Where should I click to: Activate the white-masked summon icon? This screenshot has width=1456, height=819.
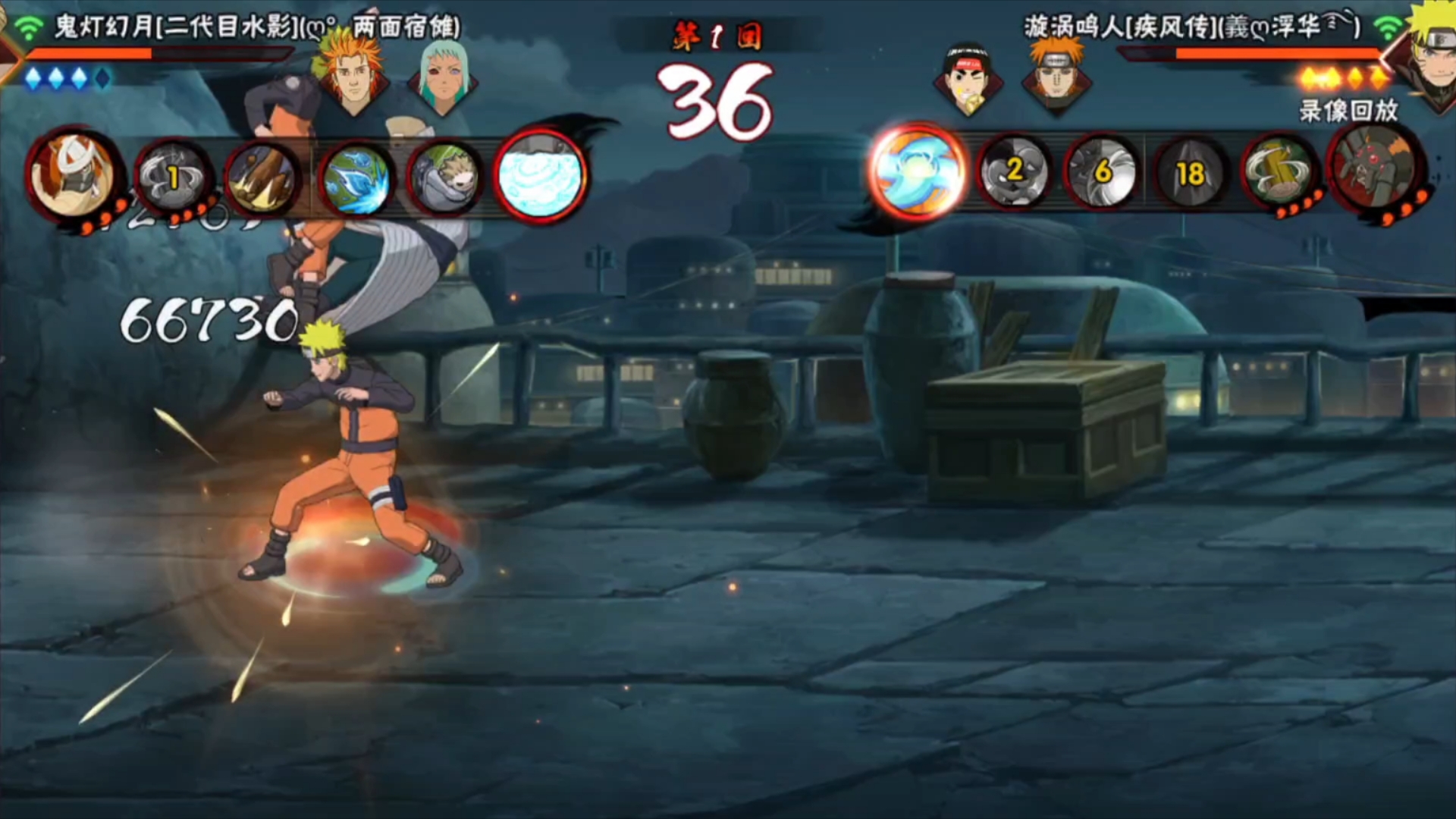tap(74, 174)
